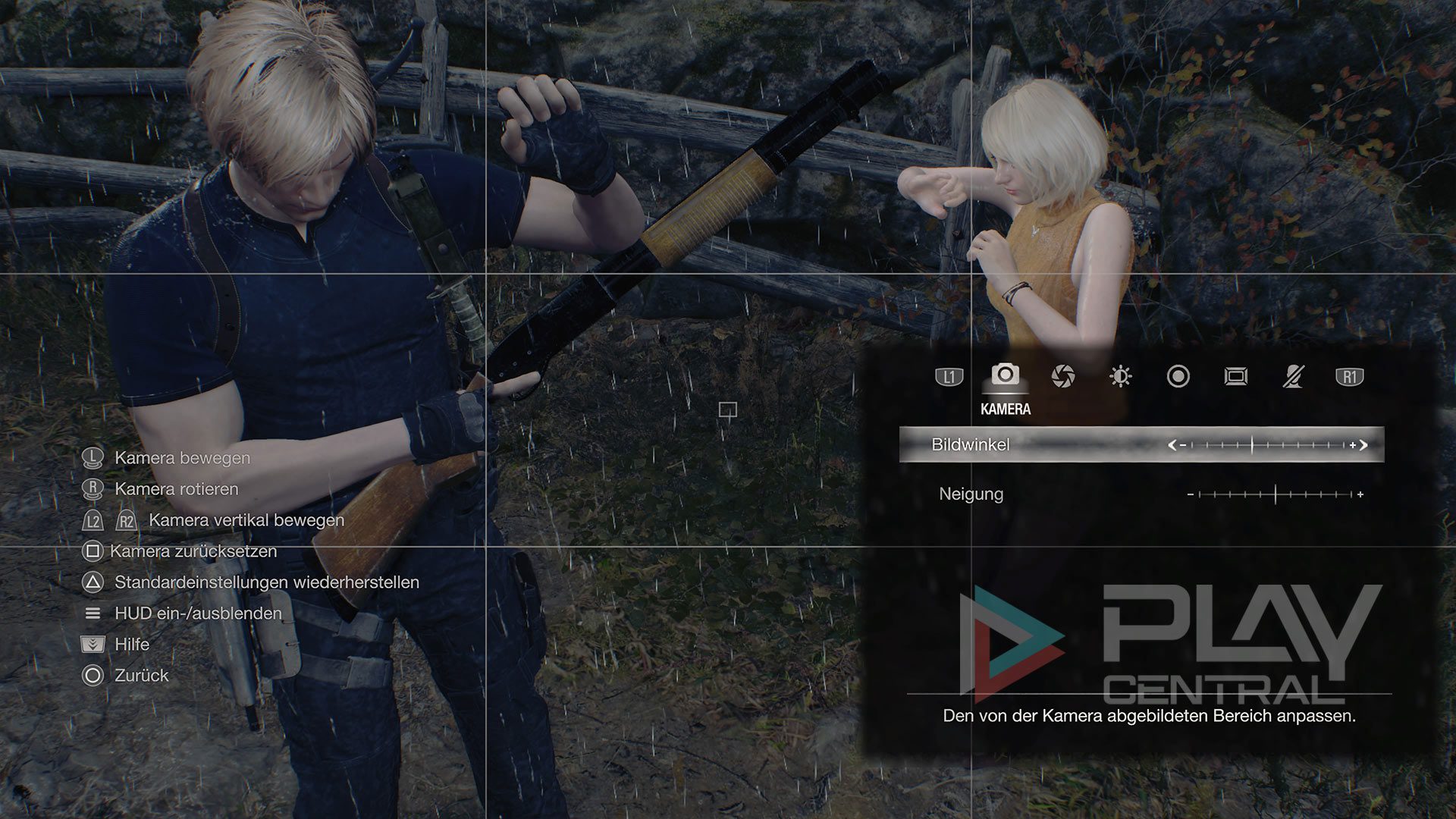Click the Neigung slider track
The height and width of the screenshot is (819, 1456).
pos(1276,494)
